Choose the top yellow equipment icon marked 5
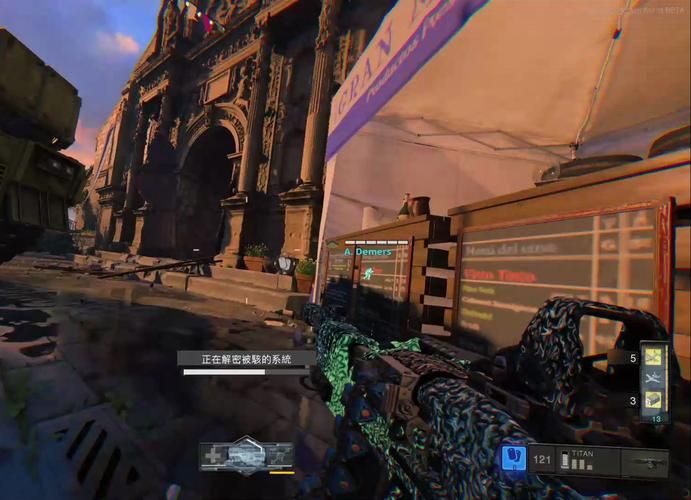This screenshot has width=691, height=500. [654, 356]
